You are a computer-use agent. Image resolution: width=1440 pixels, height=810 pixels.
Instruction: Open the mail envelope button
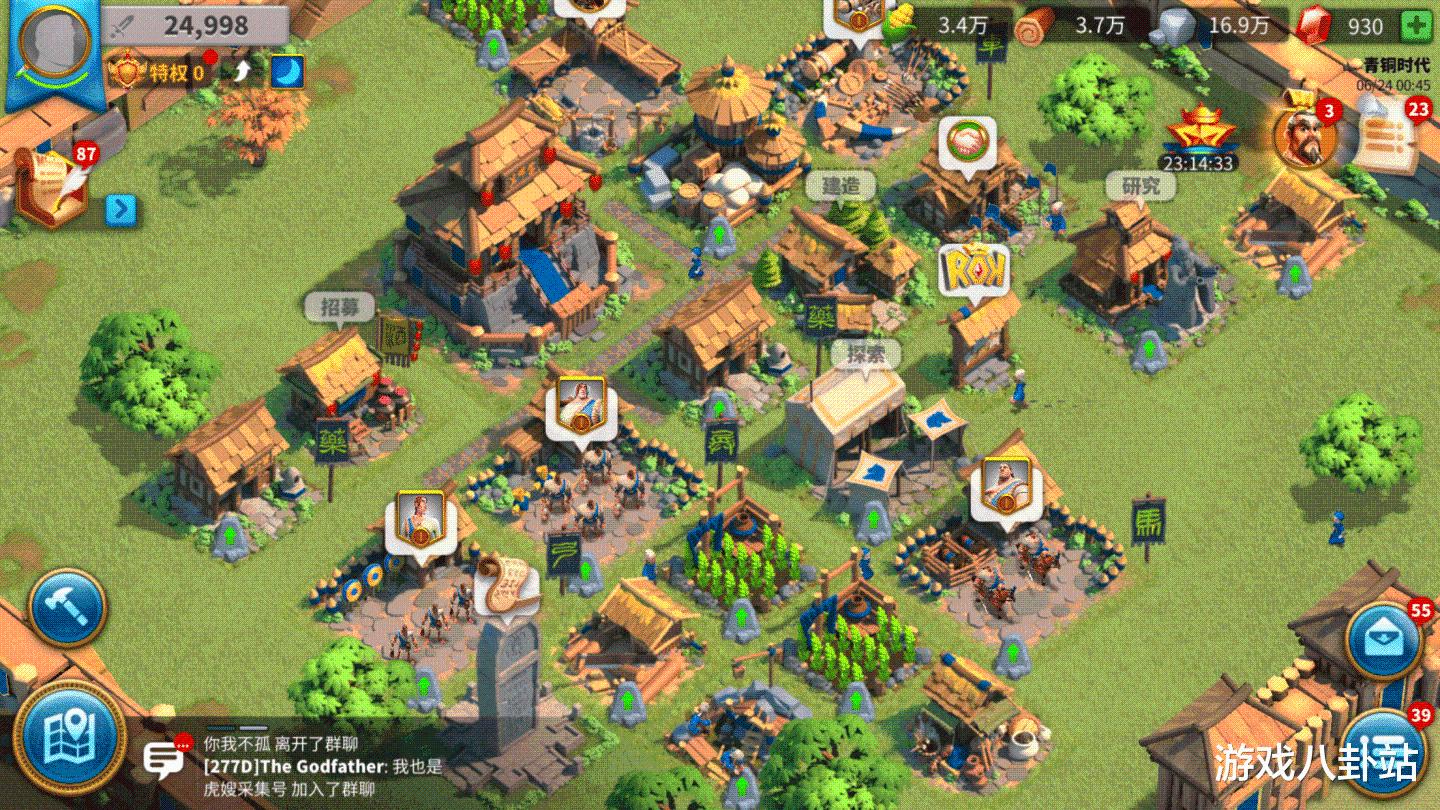tap(1383, 640)
